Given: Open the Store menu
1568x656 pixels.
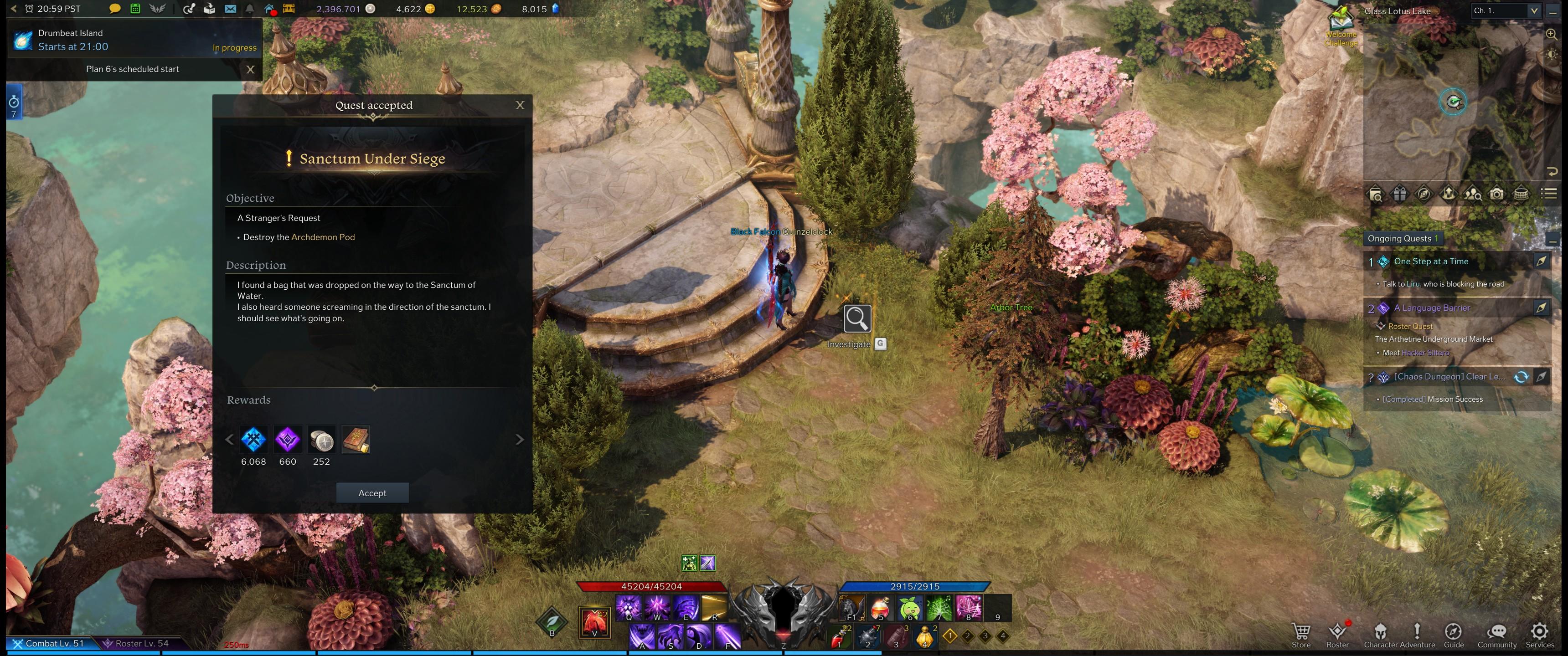Looking at the screenshot, I should tap(1301, 635).
